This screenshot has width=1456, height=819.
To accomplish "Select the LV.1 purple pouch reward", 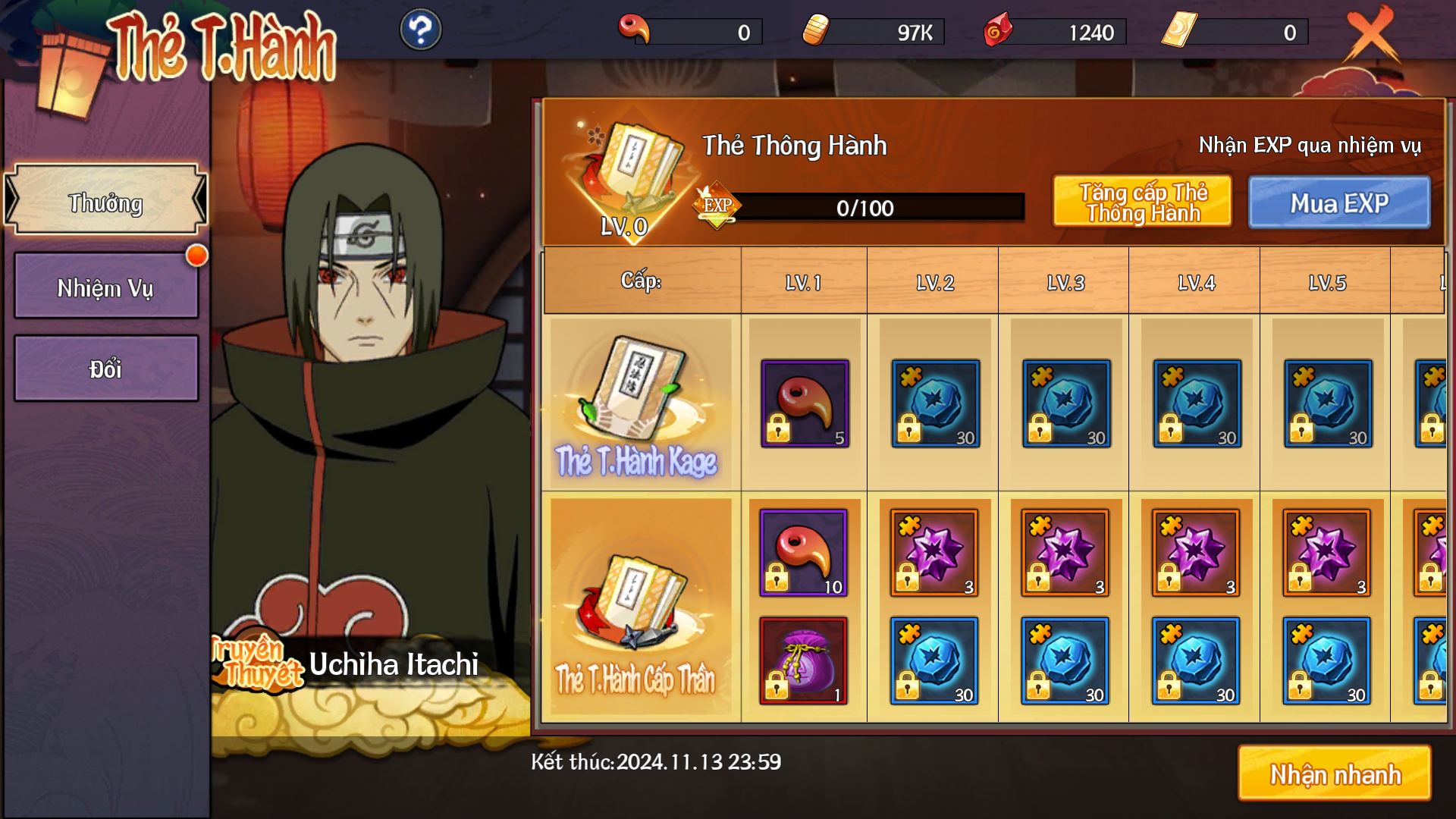I will [x=803, y=661].
